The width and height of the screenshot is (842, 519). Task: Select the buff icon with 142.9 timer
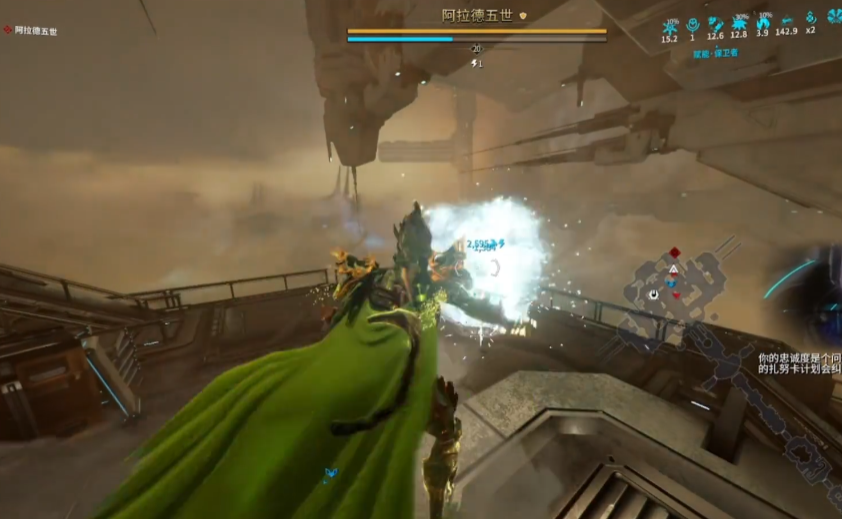tap(787, 22)
